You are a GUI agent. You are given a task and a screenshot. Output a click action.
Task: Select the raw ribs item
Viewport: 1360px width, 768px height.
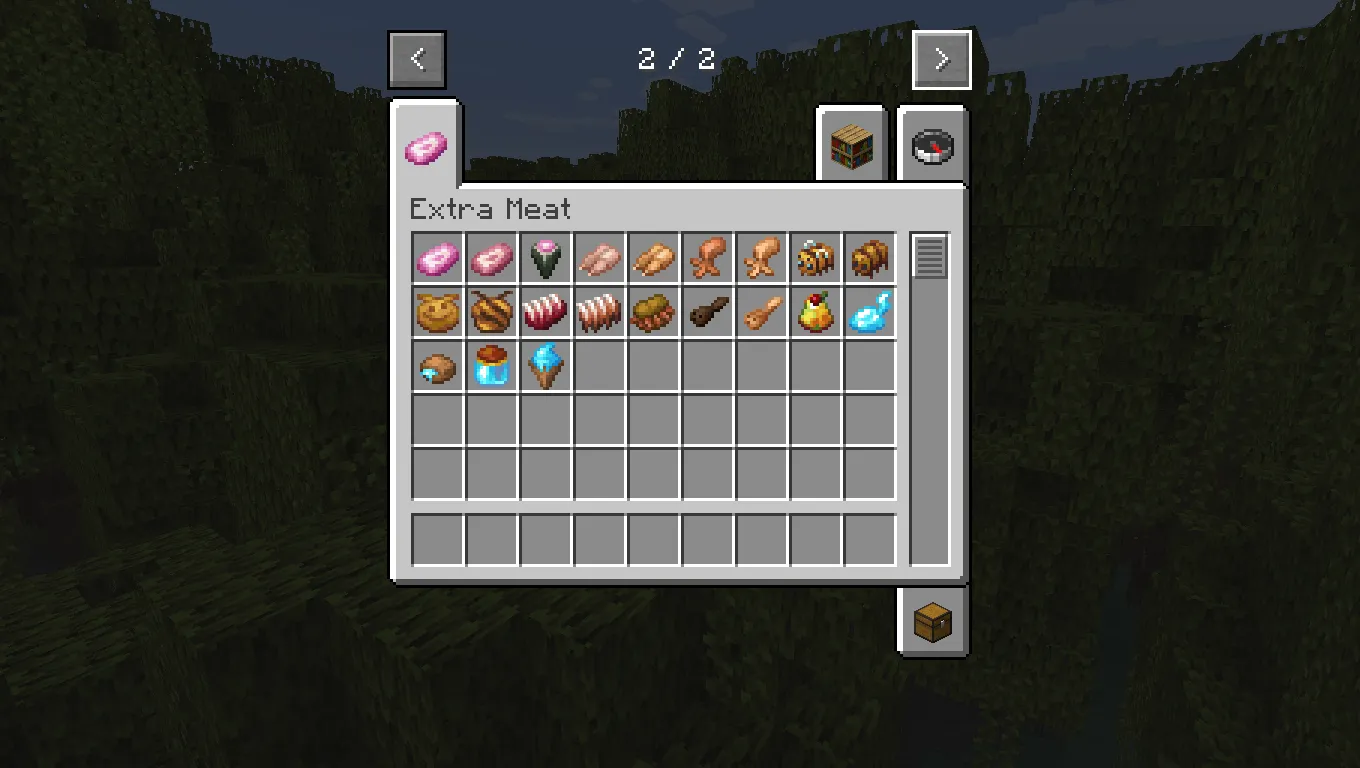(x=545, y=312)
